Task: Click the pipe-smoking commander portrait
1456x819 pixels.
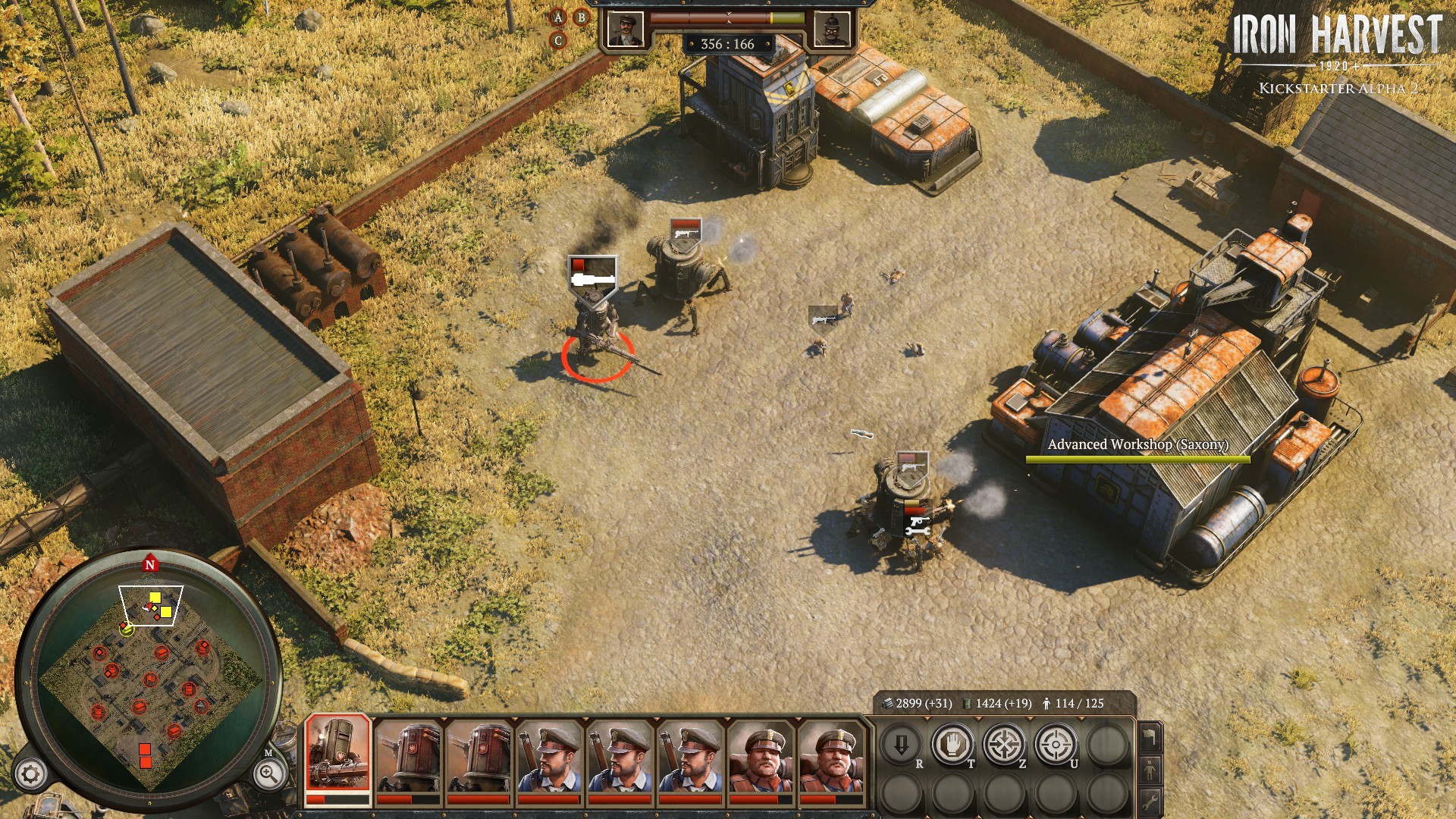Action: point(626,29)
